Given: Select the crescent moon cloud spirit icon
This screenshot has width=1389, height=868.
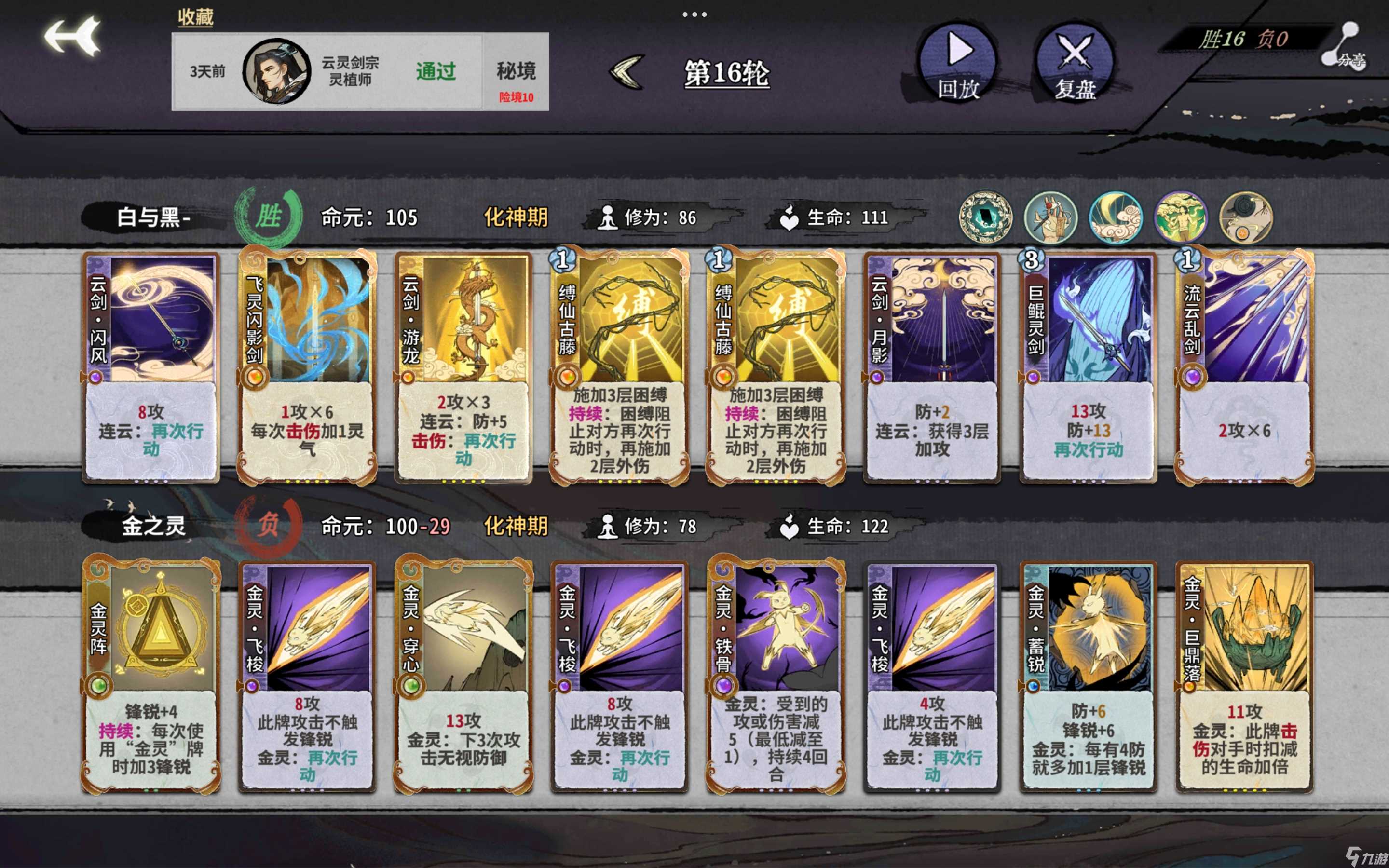Looking at the screenshot, I should pos(1116,217).
